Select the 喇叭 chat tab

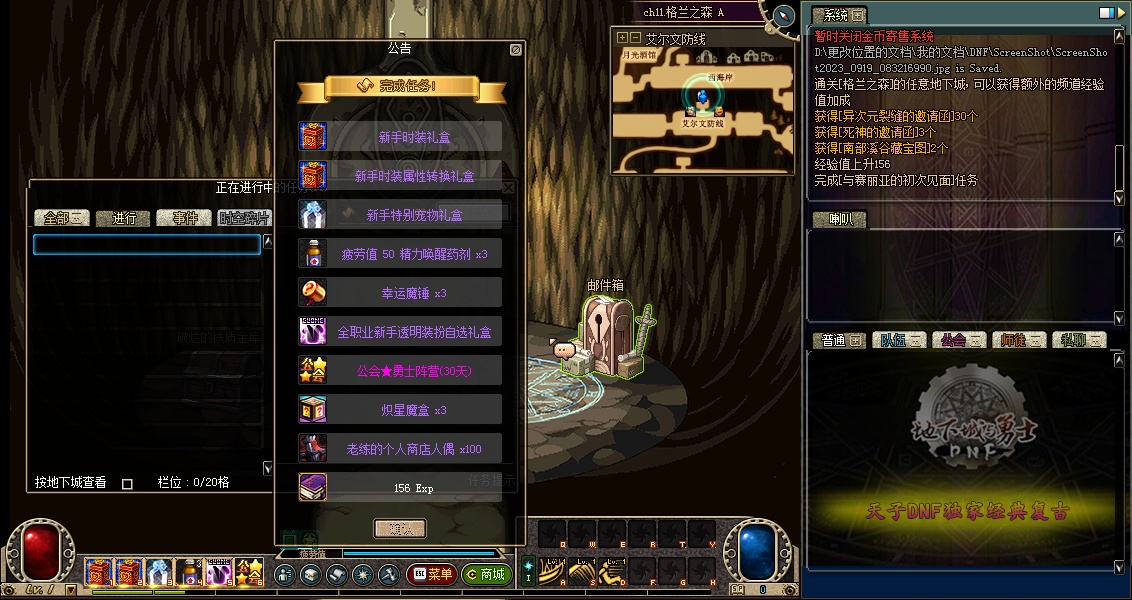839,219
